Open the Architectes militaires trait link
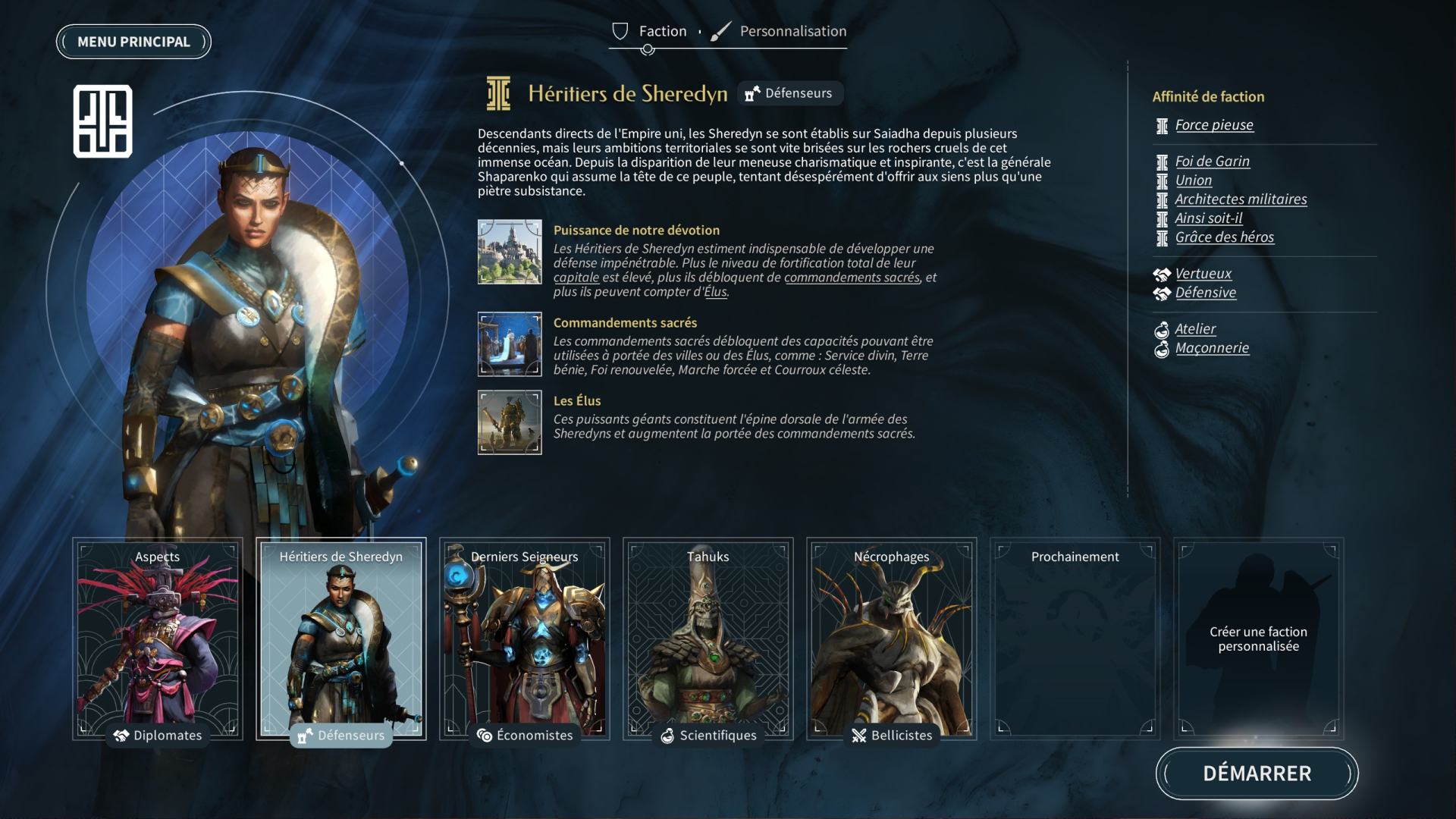 (1241, 199)
